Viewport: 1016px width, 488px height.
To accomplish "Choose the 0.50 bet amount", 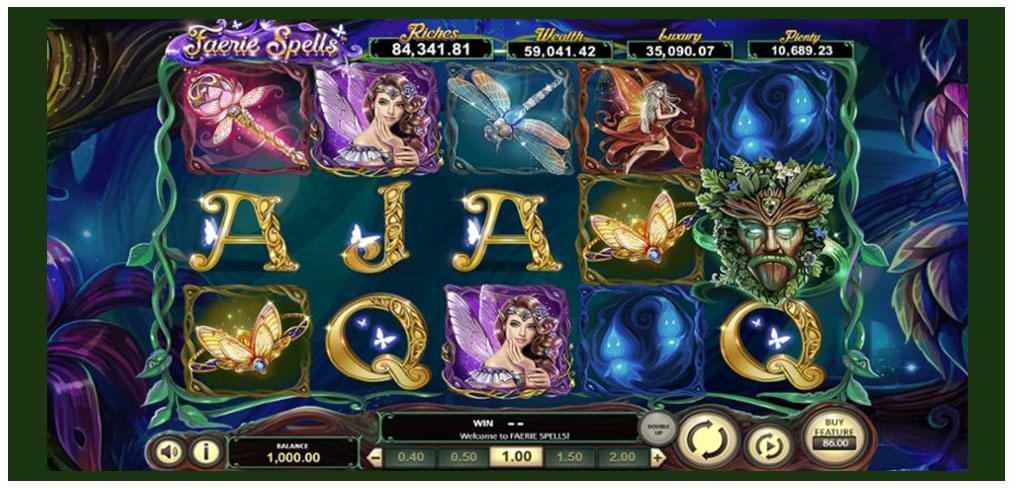I will click(463, 458).
